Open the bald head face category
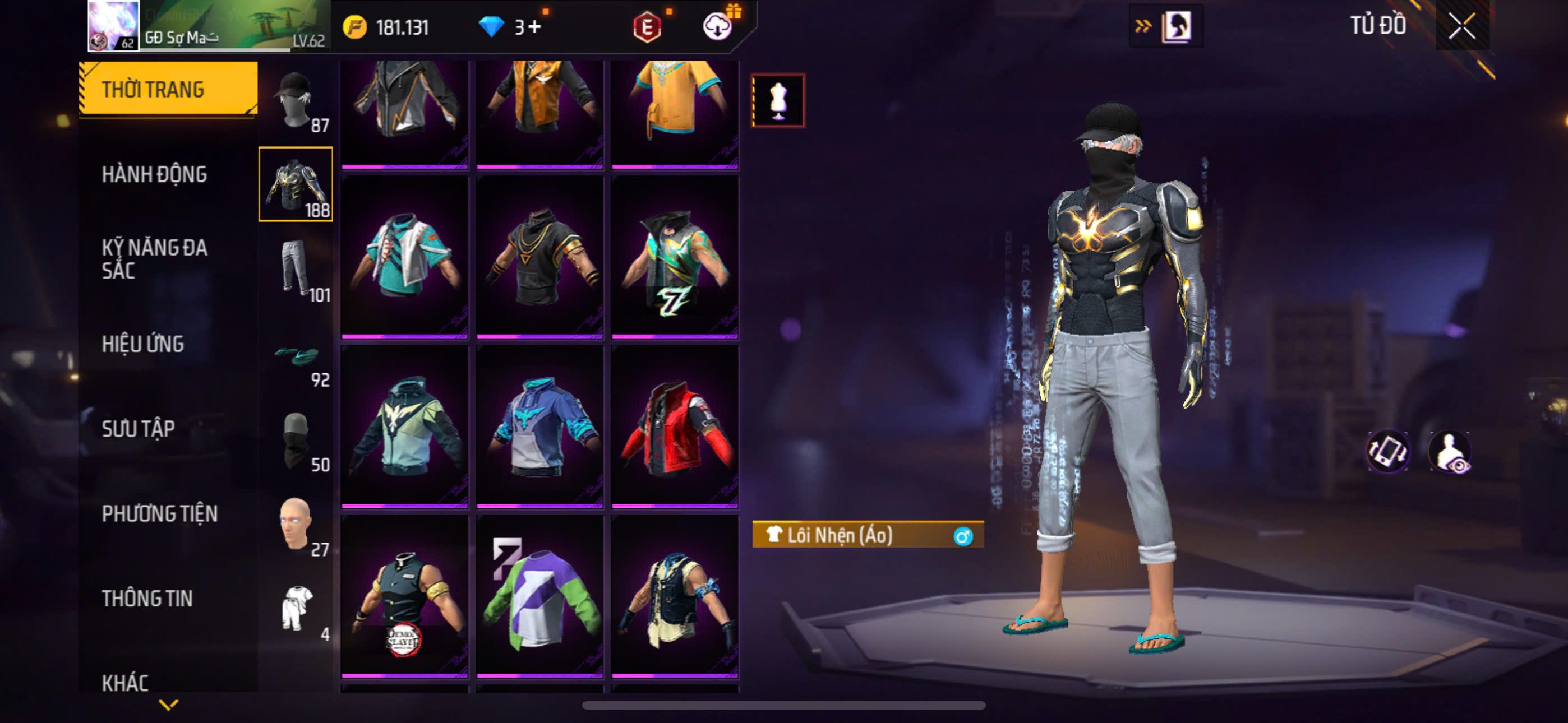 [x=296, y=525]
